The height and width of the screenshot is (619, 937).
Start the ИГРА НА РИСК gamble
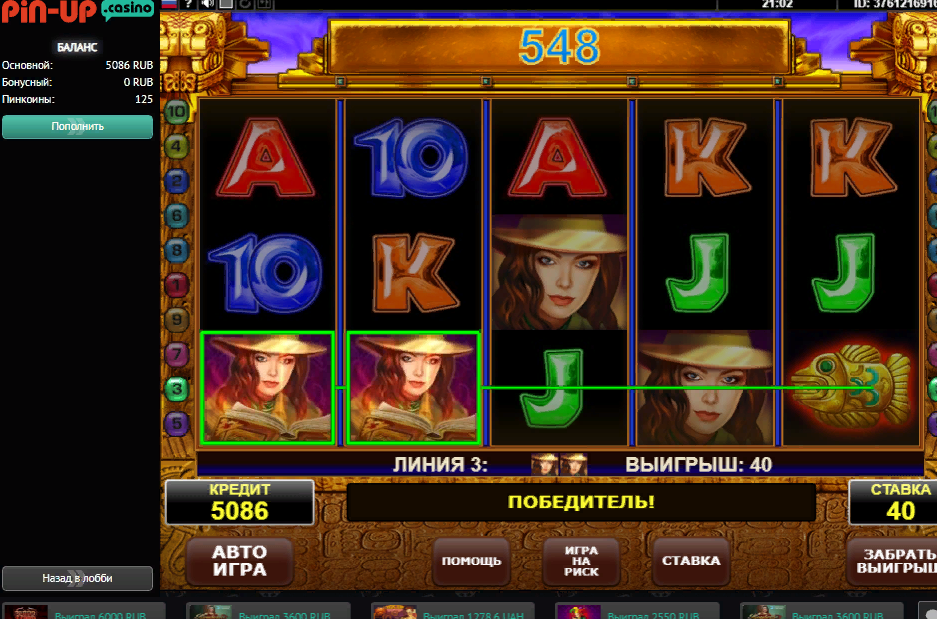pyautogui.click(x=581, y=560)
